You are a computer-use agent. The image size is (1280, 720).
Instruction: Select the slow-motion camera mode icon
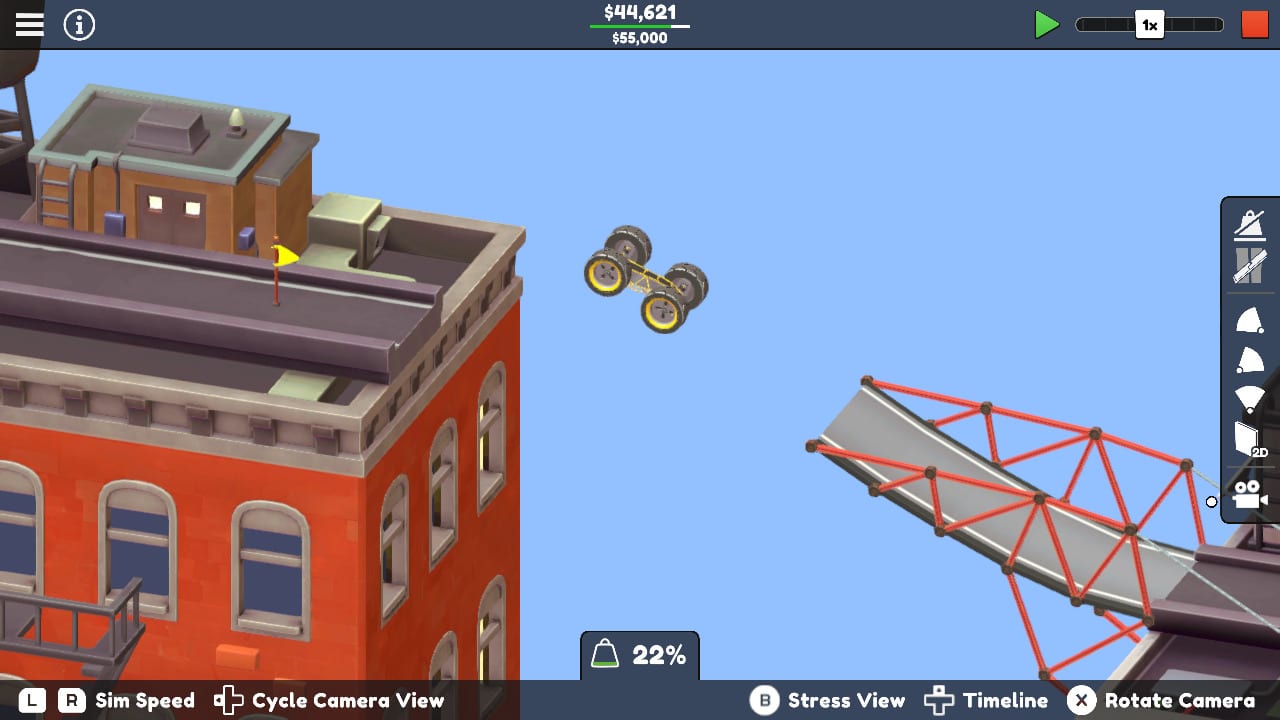1249,224
